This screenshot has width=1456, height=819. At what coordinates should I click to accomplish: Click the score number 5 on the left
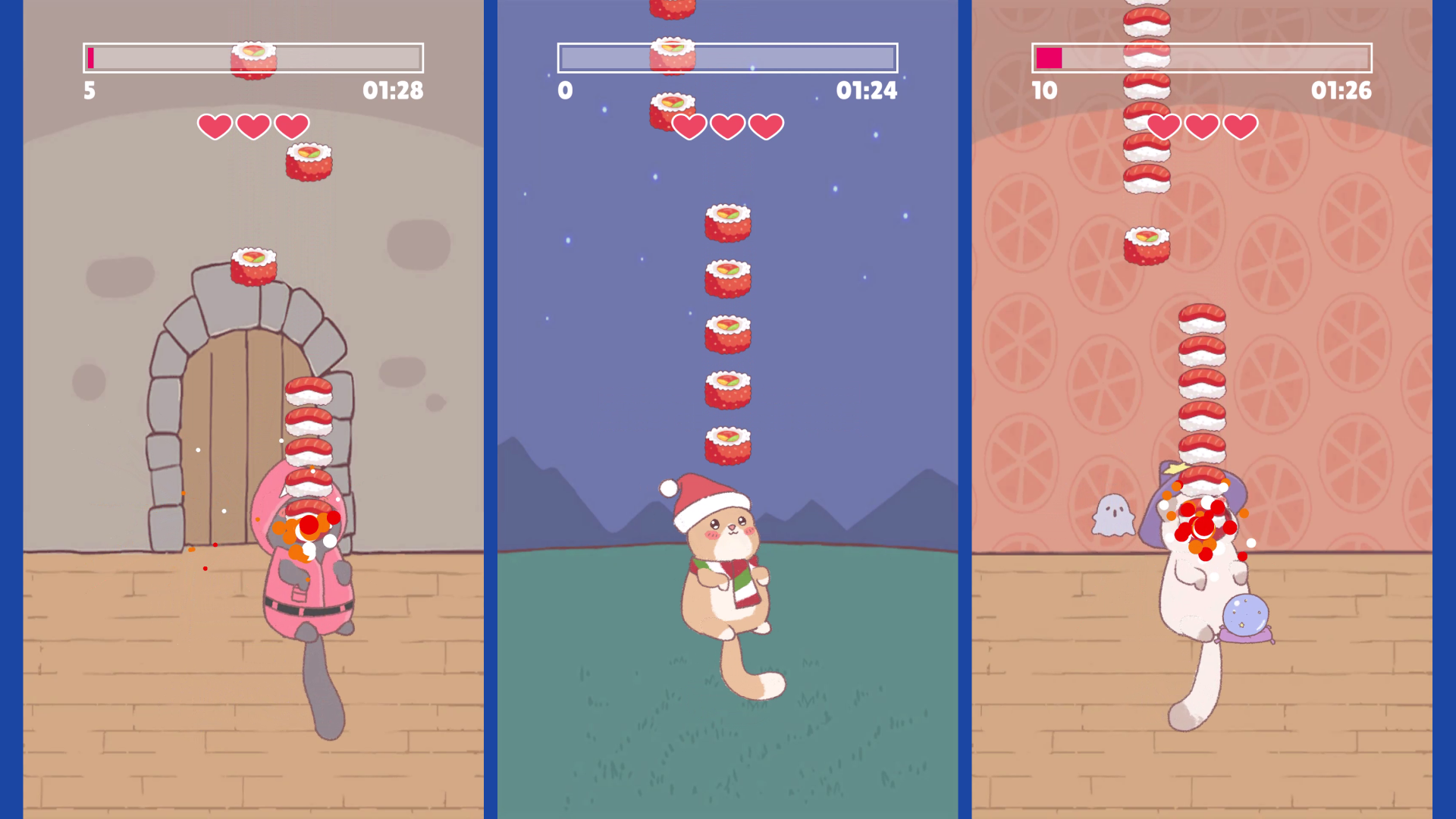point(89,91)
